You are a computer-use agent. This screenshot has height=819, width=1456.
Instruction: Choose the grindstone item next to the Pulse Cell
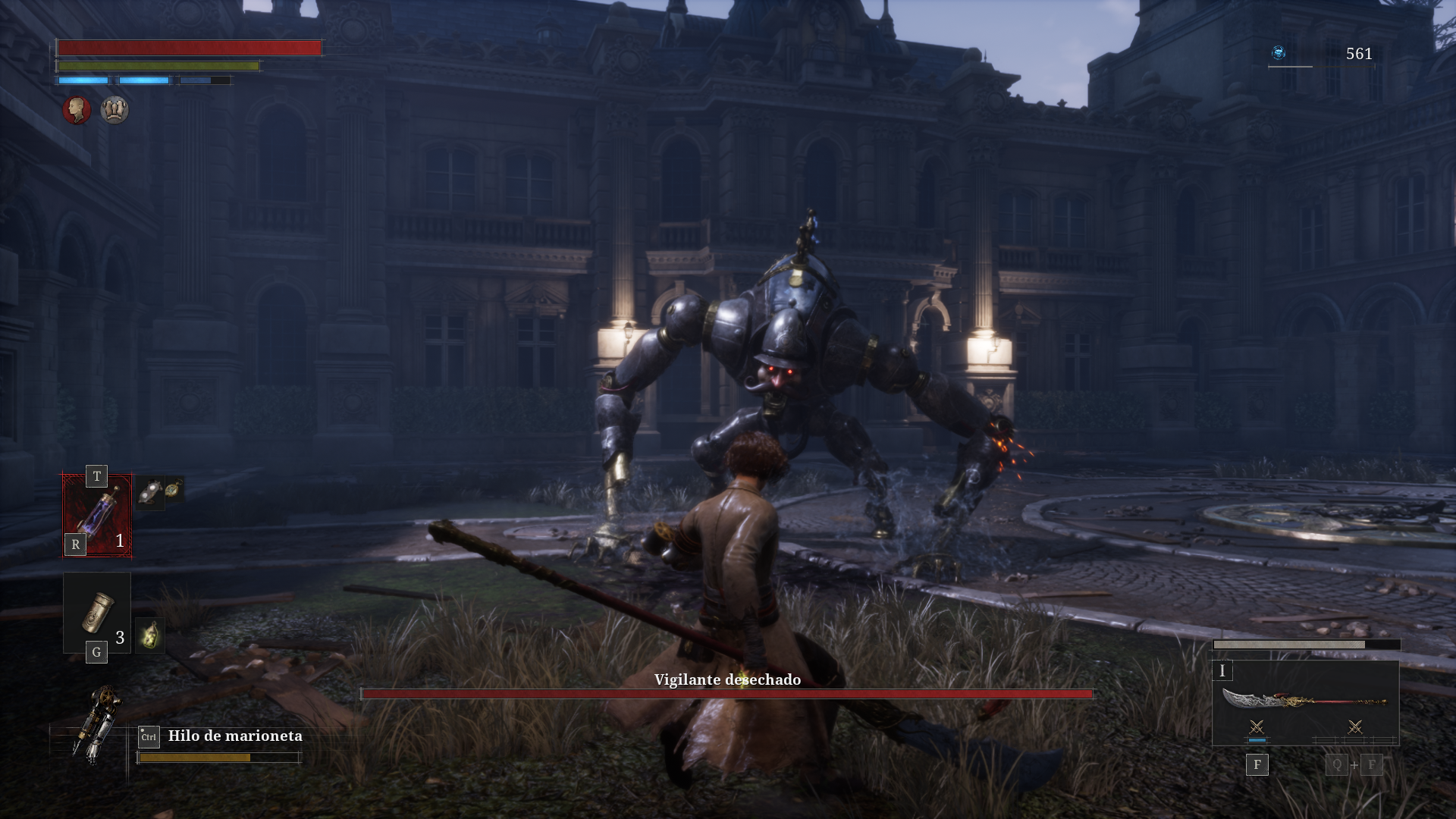(x=150, y=492)
